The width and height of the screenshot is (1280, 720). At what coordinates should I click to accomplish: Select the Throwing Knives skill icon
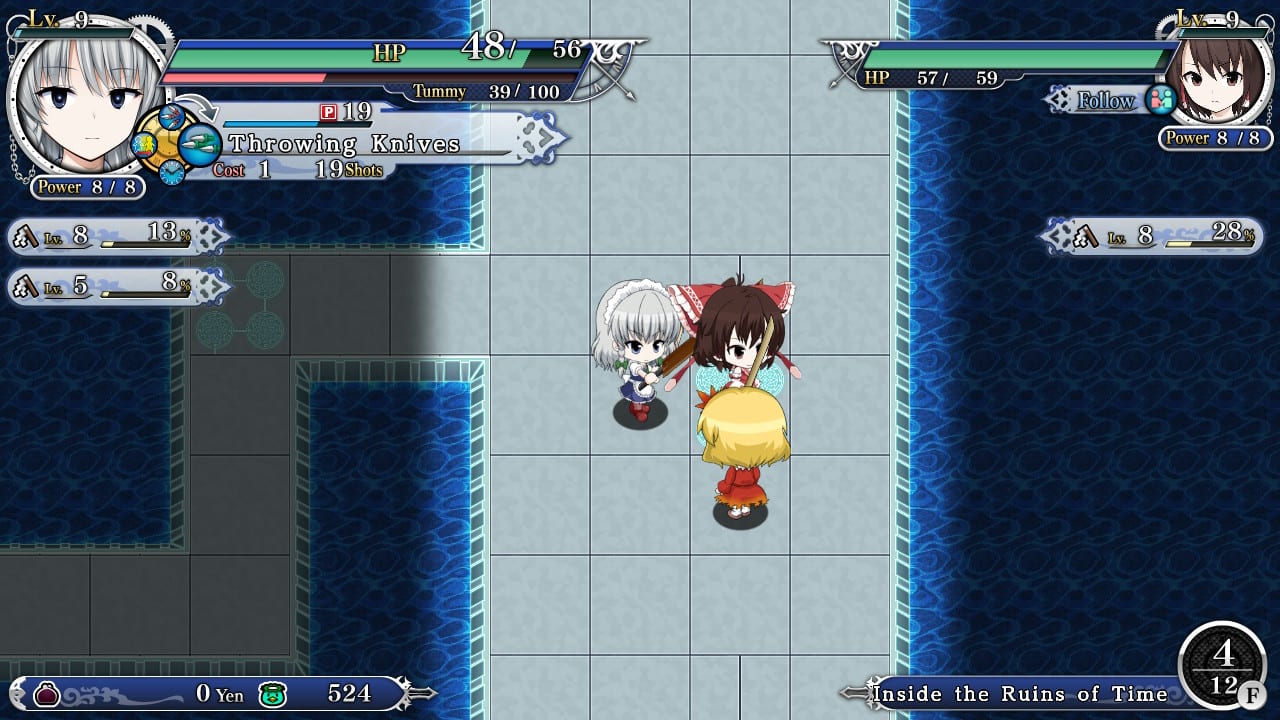coord(200,144)
